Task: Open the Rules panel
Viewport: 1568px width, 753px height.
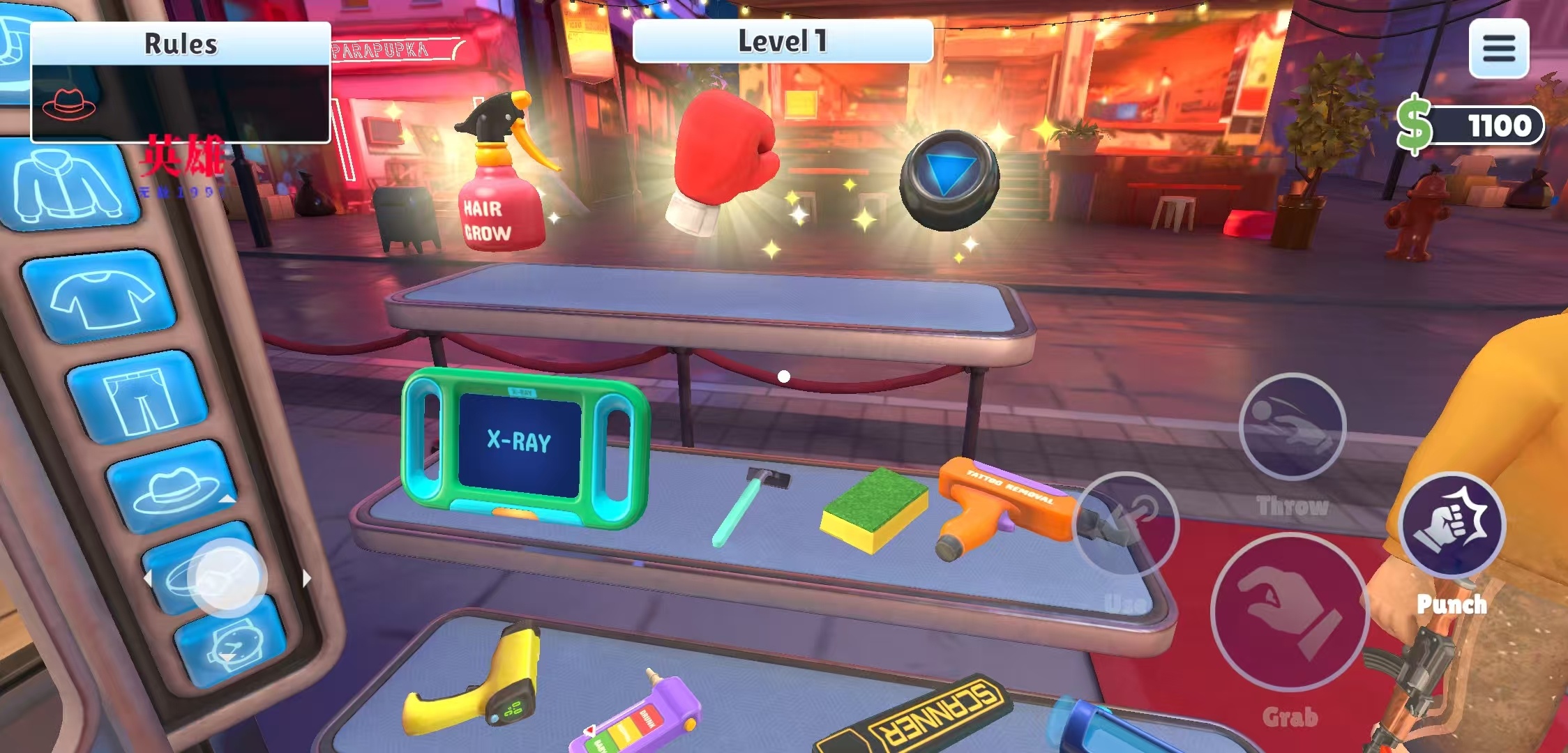Action: (x=180, y=44)
